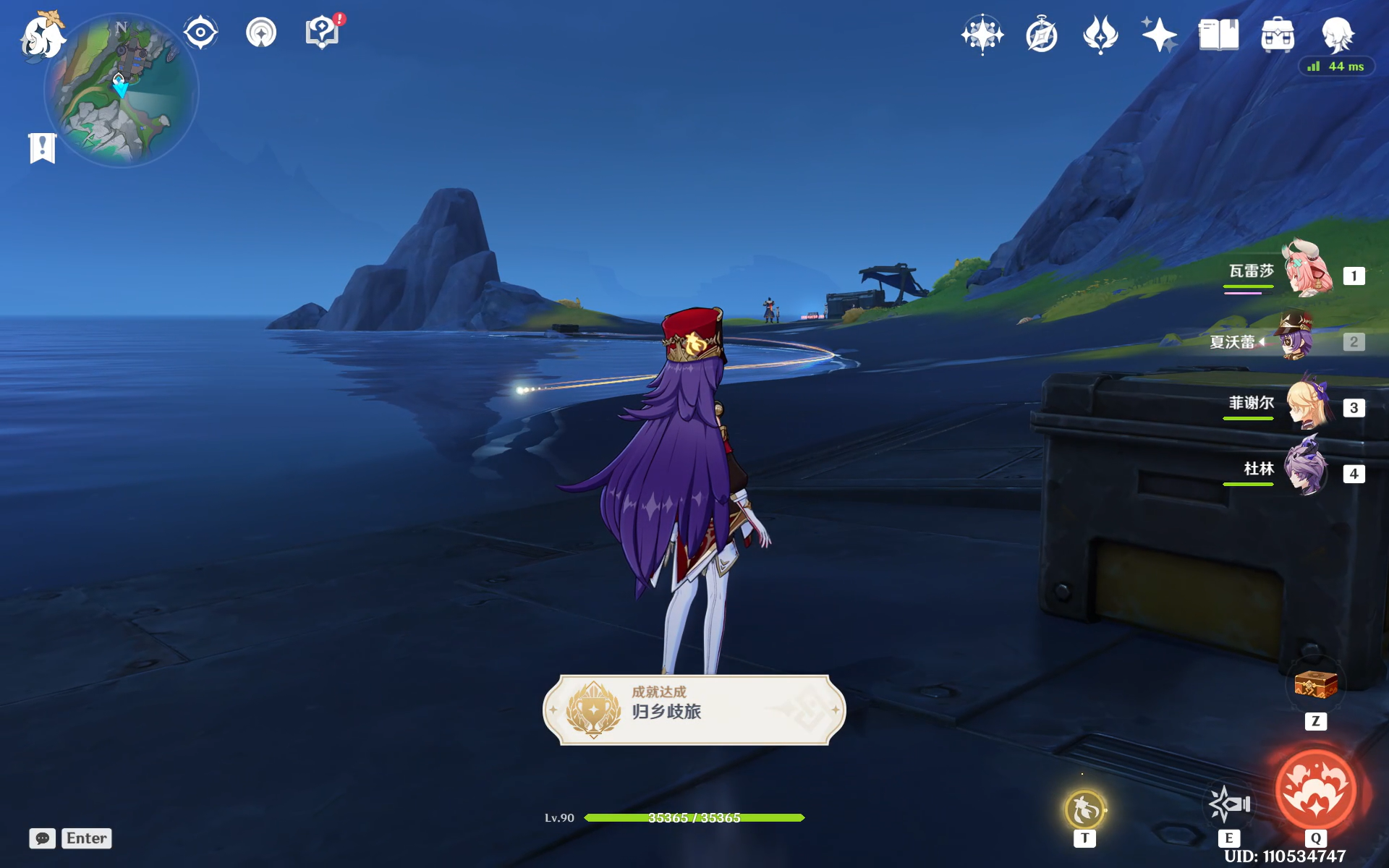Open the 归乡歧旅 achievement notification
Viewport: 1389px width, 868px height.
click(694, 710)
